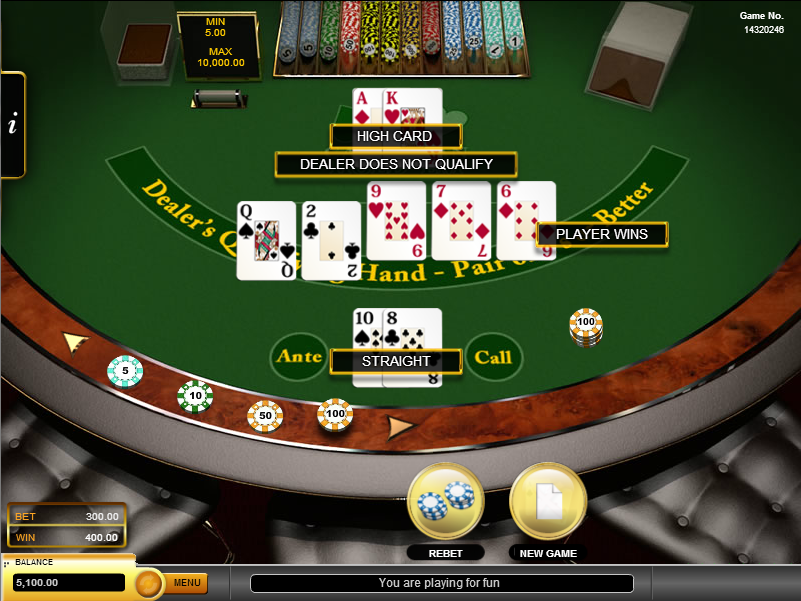
Task: Select the 100 chip on the rail
Action: (335, 413)
